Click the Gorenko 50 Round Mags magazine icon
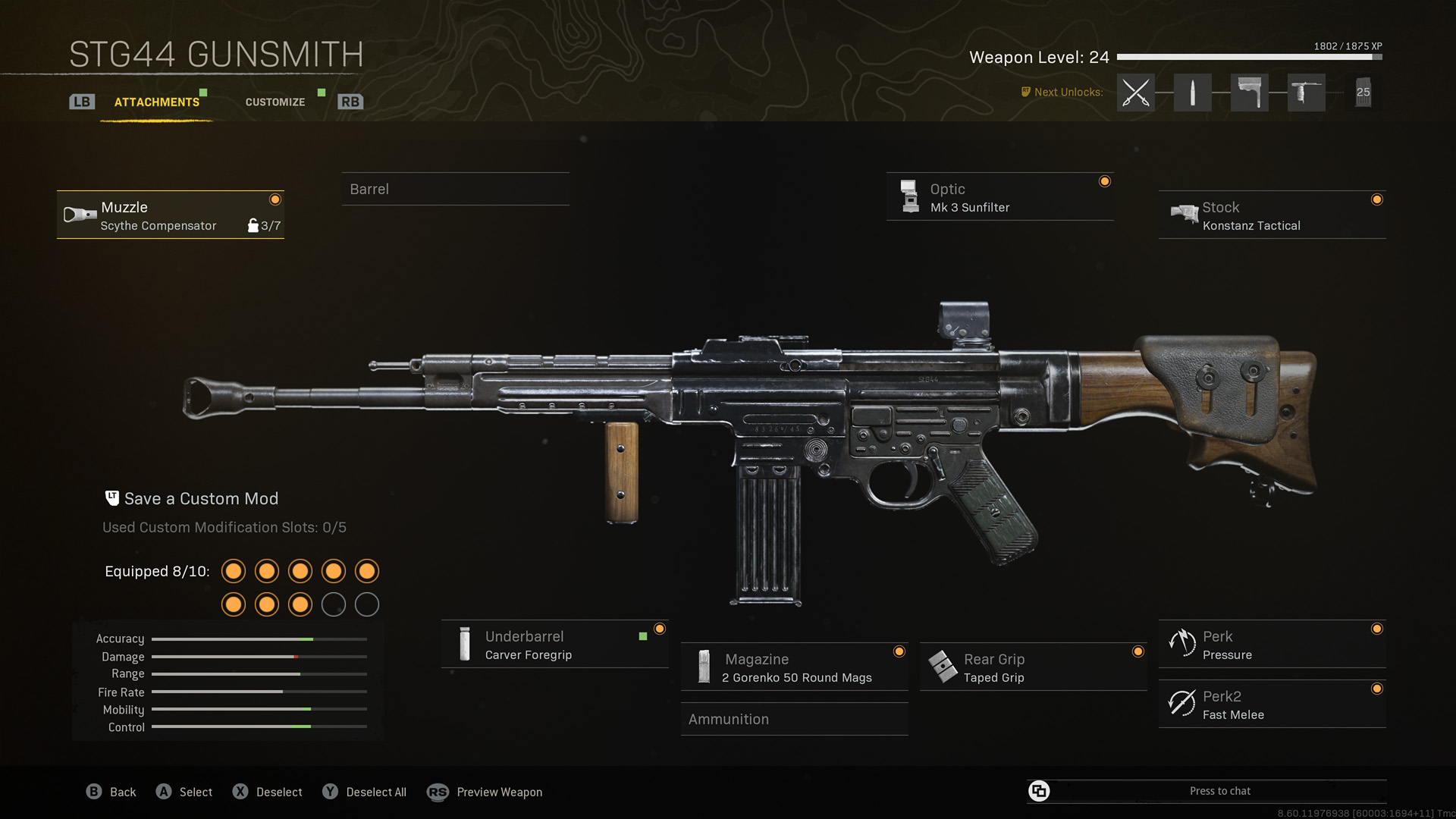 (x=704, y=667)
